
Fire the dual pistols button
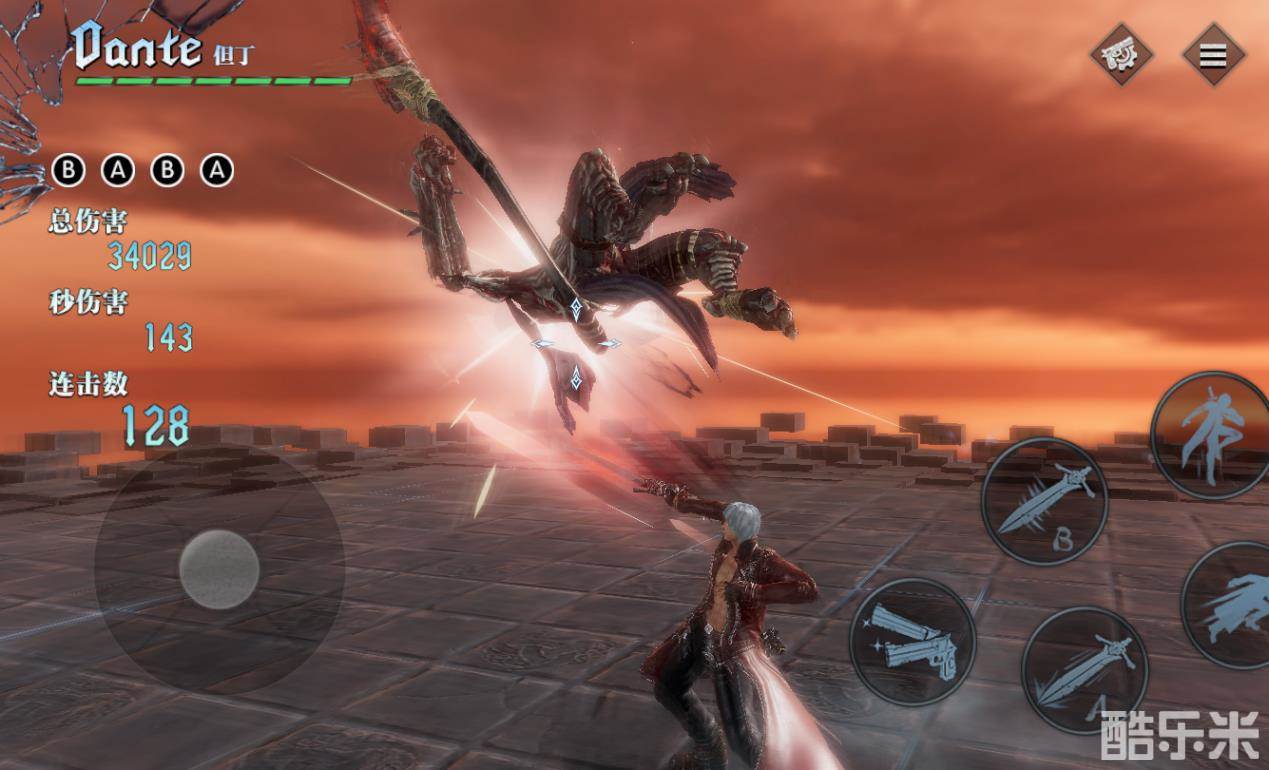pyautogui.click(x=912, y=641)
